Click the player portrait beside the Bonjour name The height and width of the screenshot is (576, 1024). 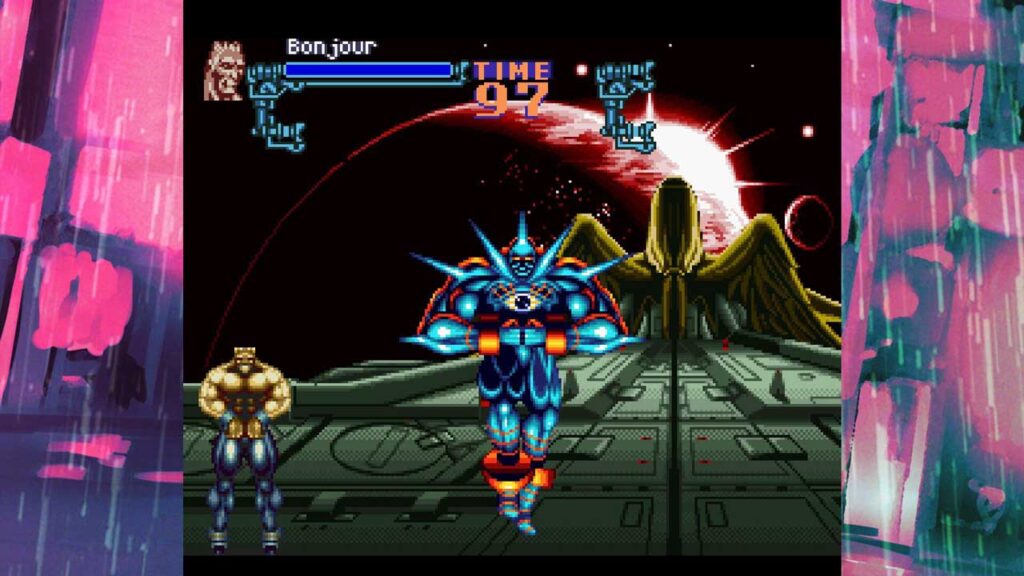[x=224, y=71]
